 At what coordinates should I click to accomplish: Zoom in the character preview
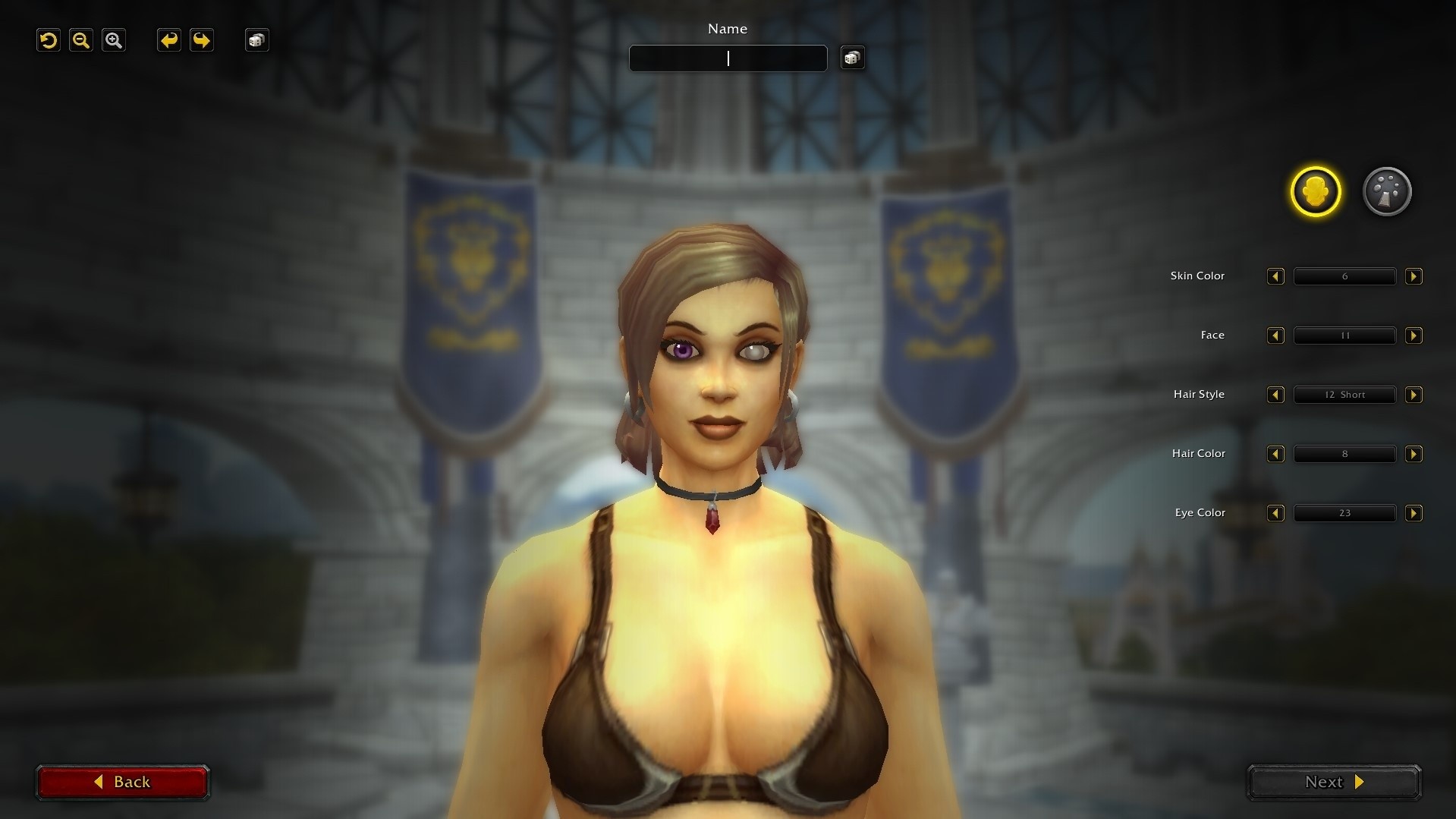coord(114,40)
